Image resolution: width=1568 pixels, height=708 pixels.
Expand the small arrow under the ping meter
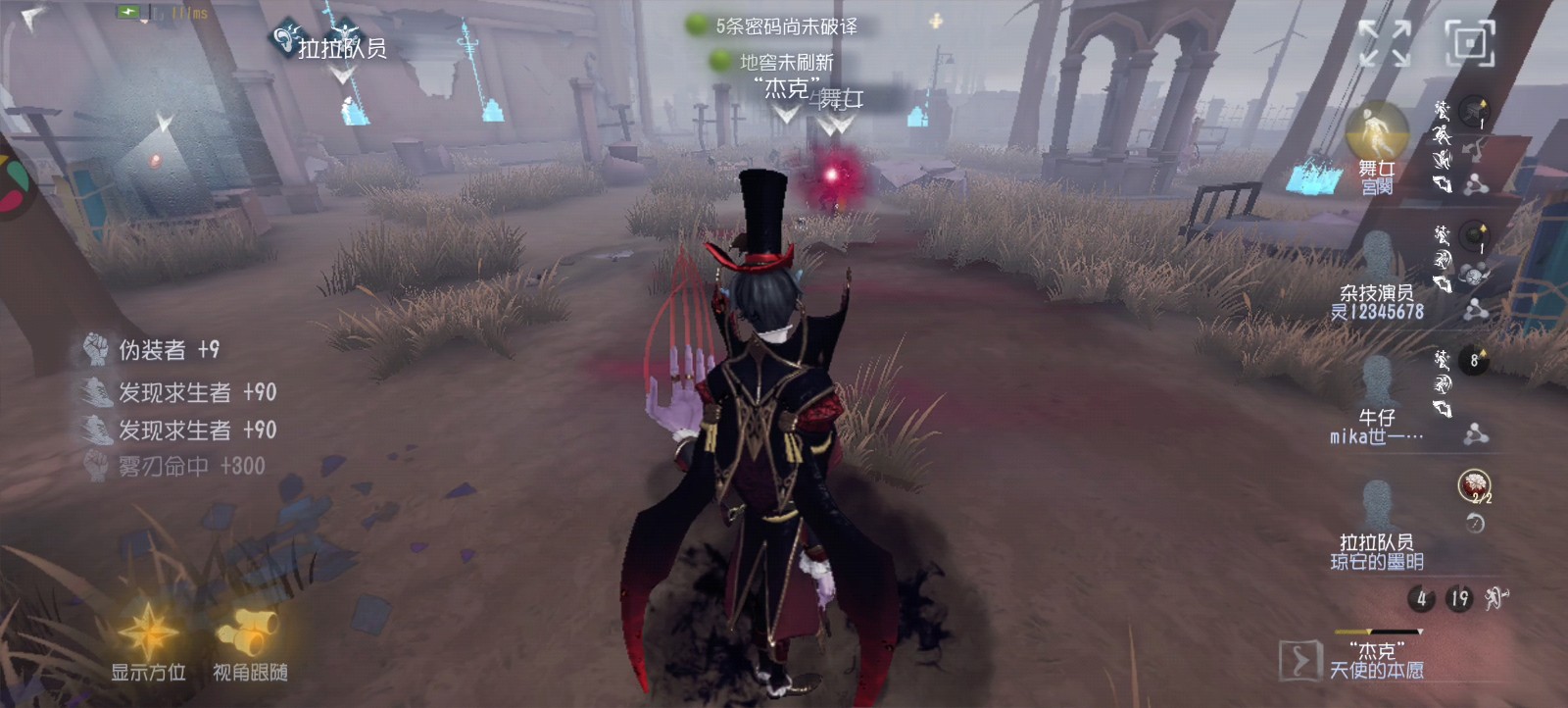click(144, 22)
